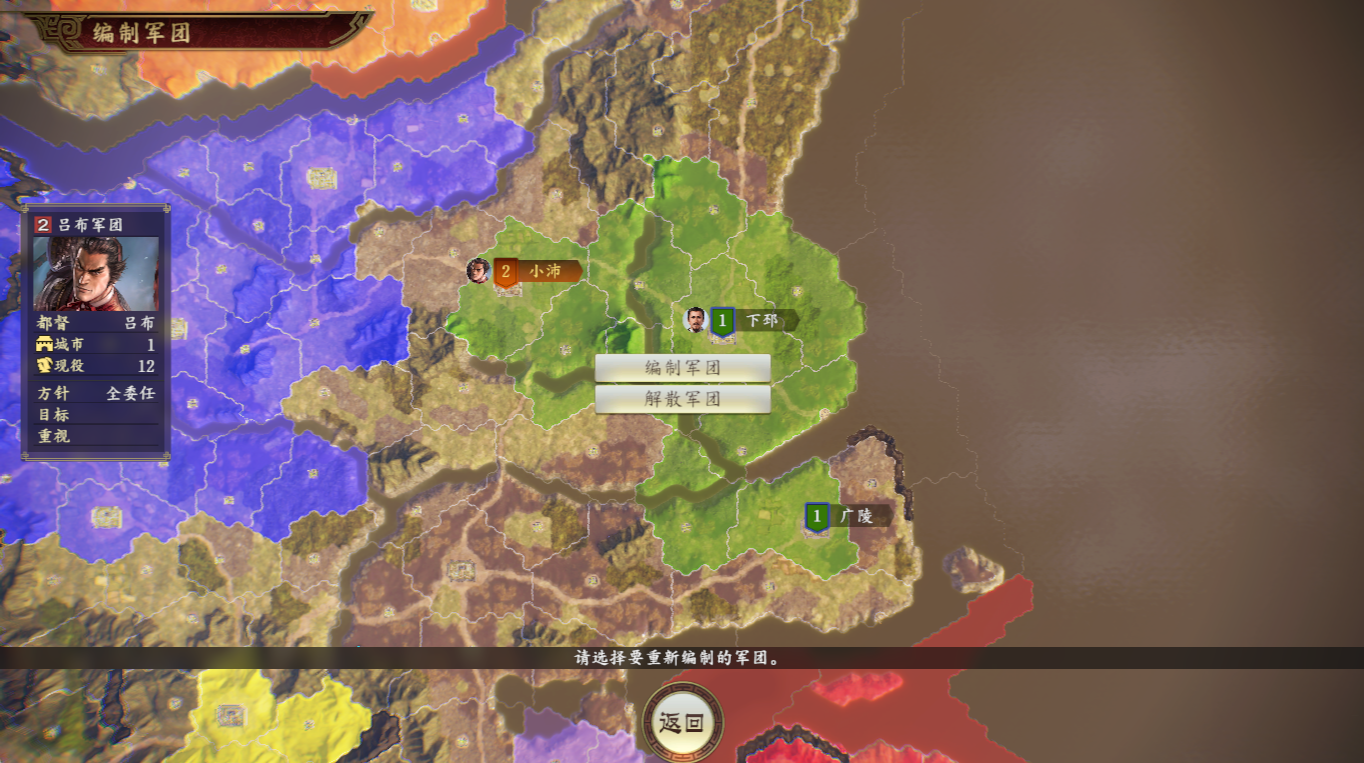Select the 解散军团 option
1364x763 pixels.
click(684, 397)
